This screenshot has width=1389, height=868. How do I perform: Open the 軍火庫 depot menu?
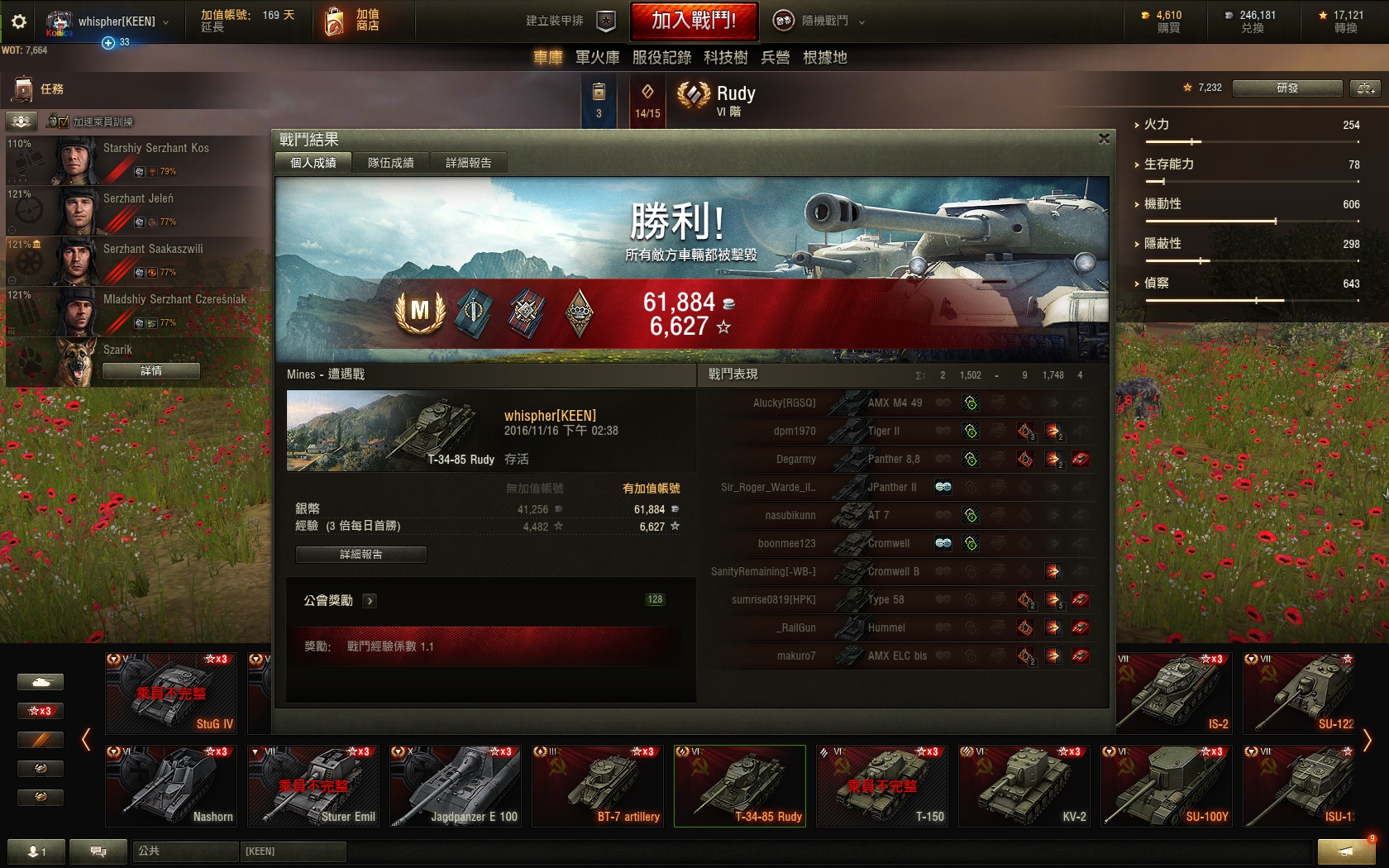click(x=597, y=57)
